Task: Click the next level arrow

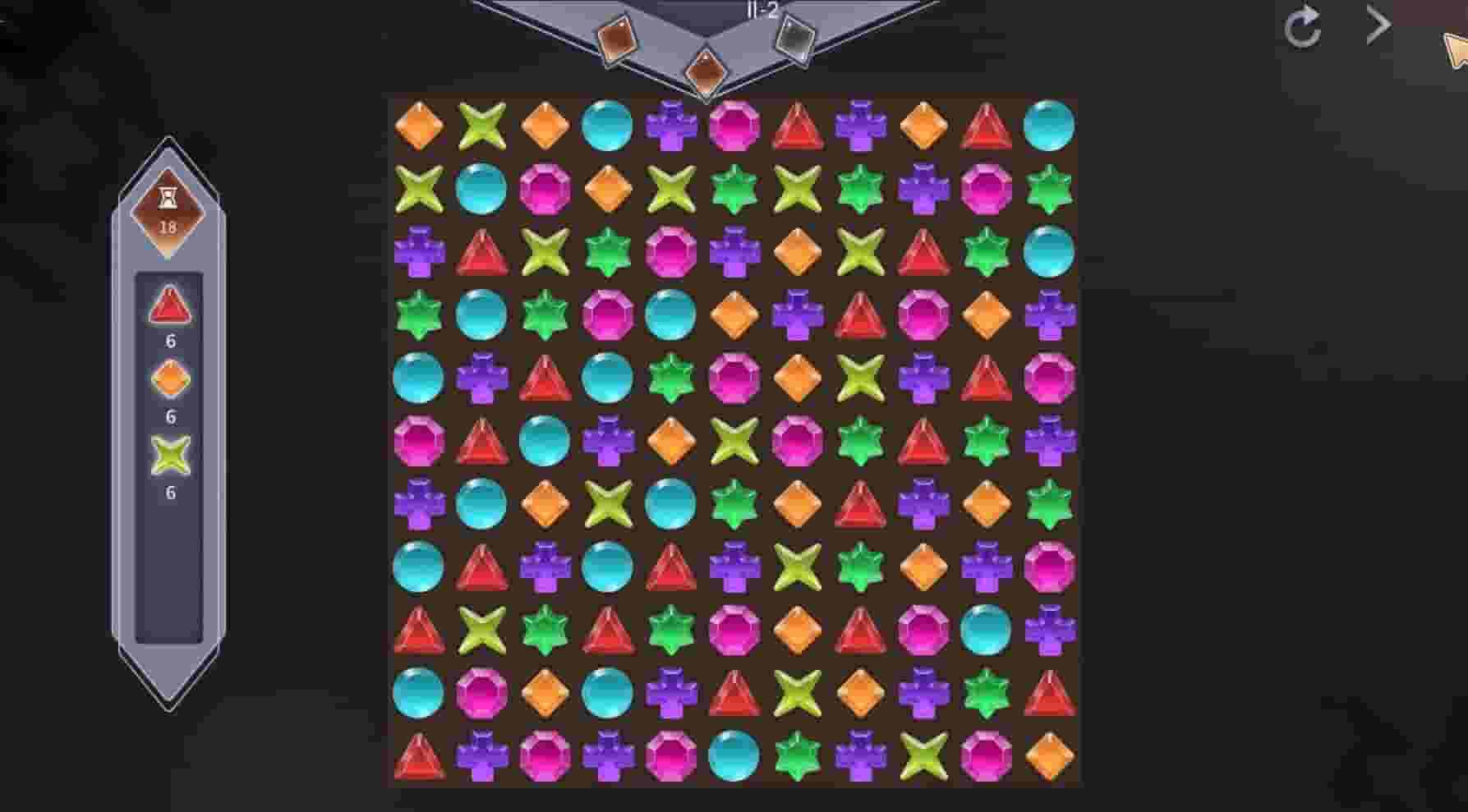Action: [x=1376, y=25]
